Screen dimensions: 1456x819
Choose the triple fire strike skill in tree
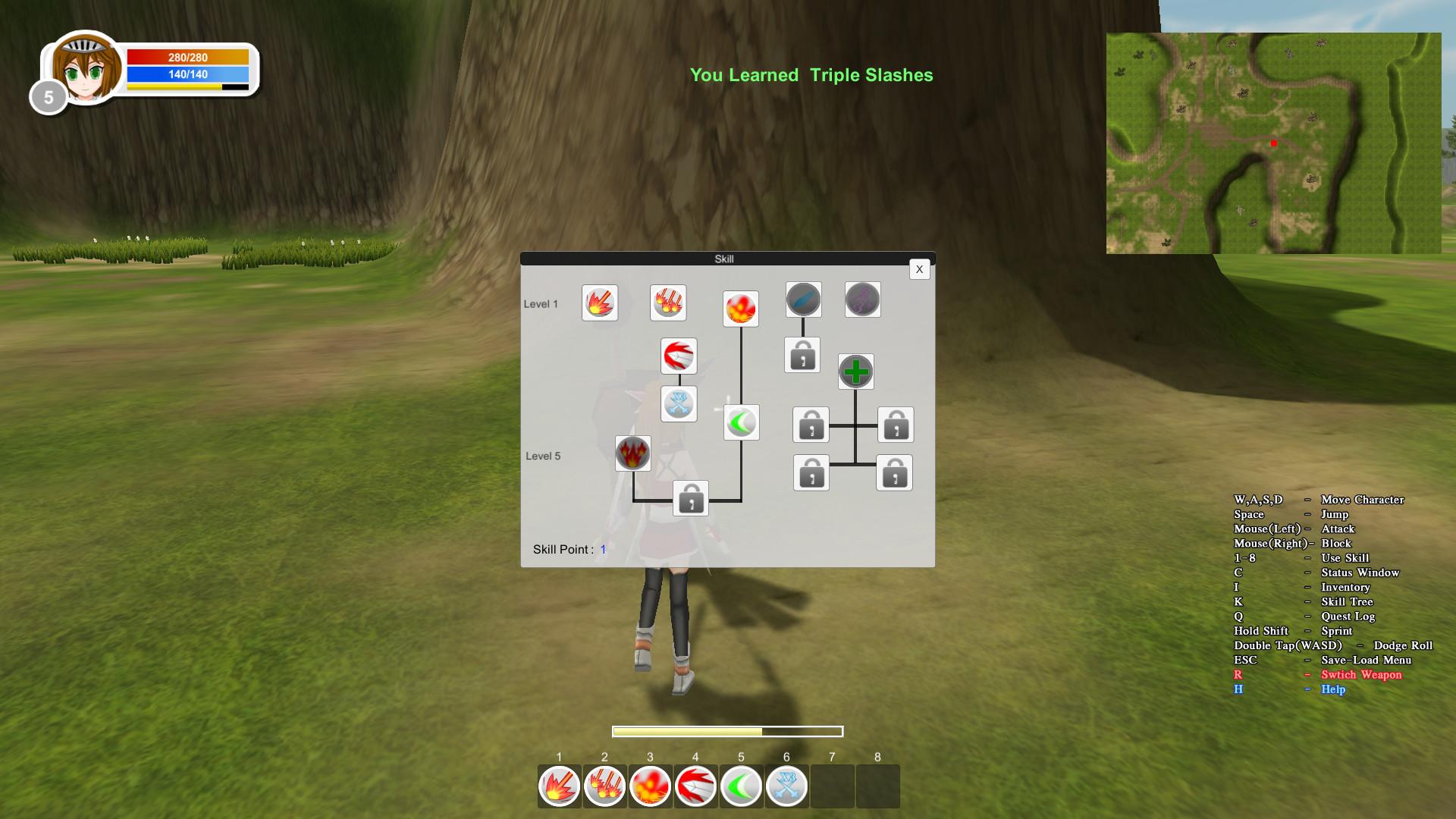point(668,303)
